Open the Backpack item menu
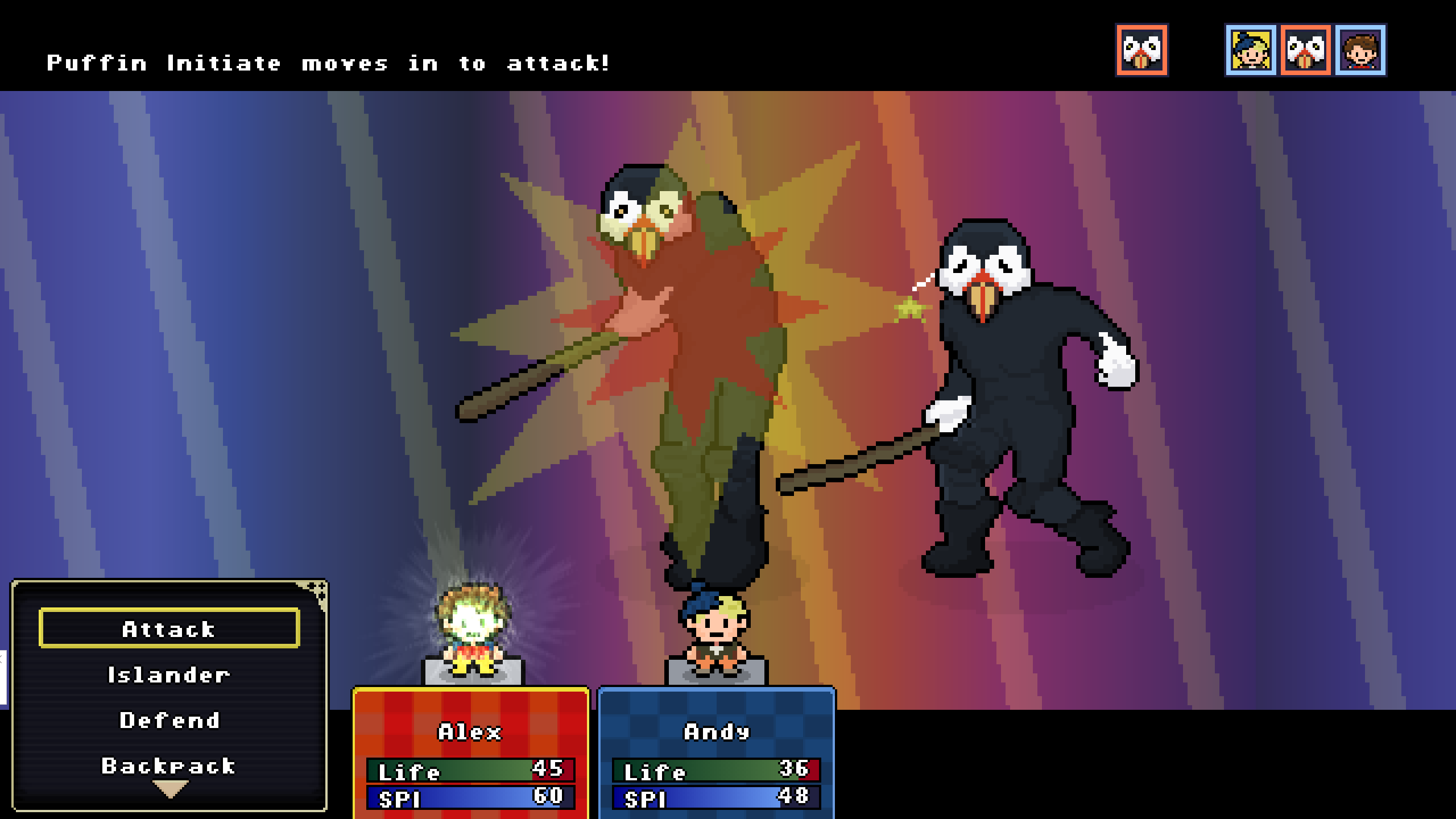1456x819 pixels. [x=169, y=766]
